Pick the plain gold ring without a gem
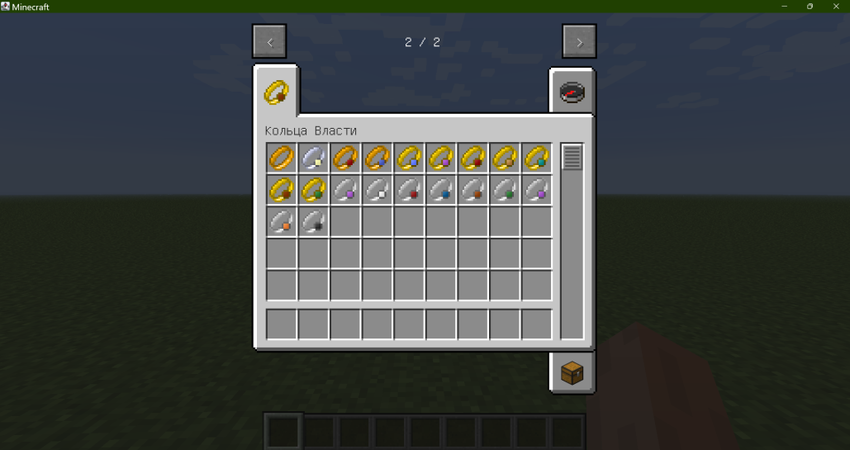The width and height of the screenshot is (850, 450). tap(282, 158)
